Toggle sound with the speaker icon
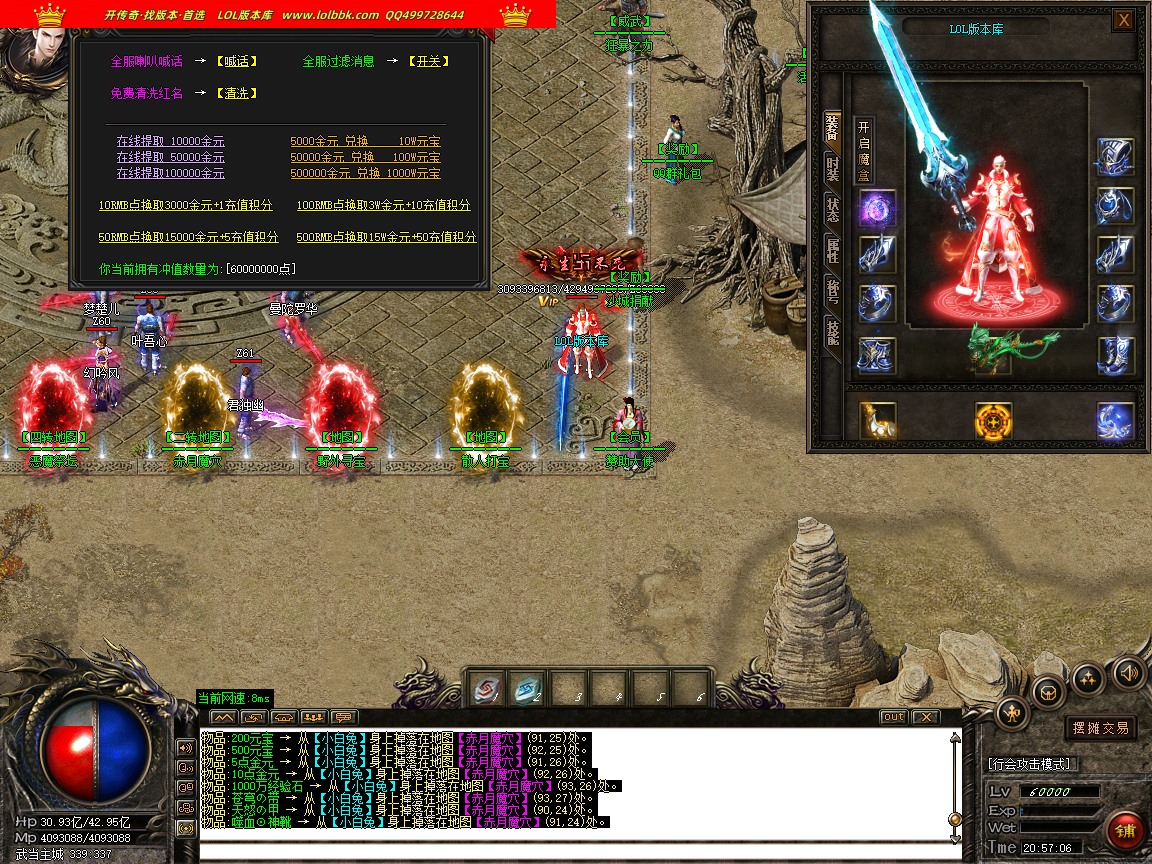Screen dimensions: 1152x864 click(1128, 671)
